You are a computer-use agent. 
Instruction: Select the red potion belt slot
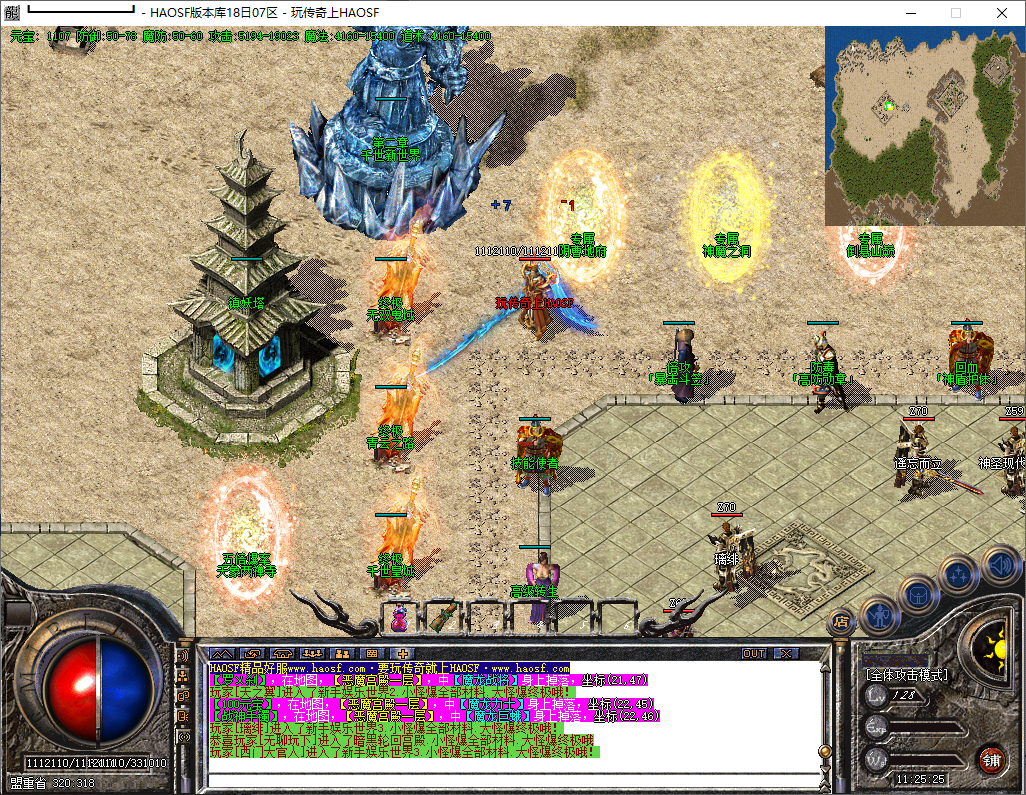399,617
